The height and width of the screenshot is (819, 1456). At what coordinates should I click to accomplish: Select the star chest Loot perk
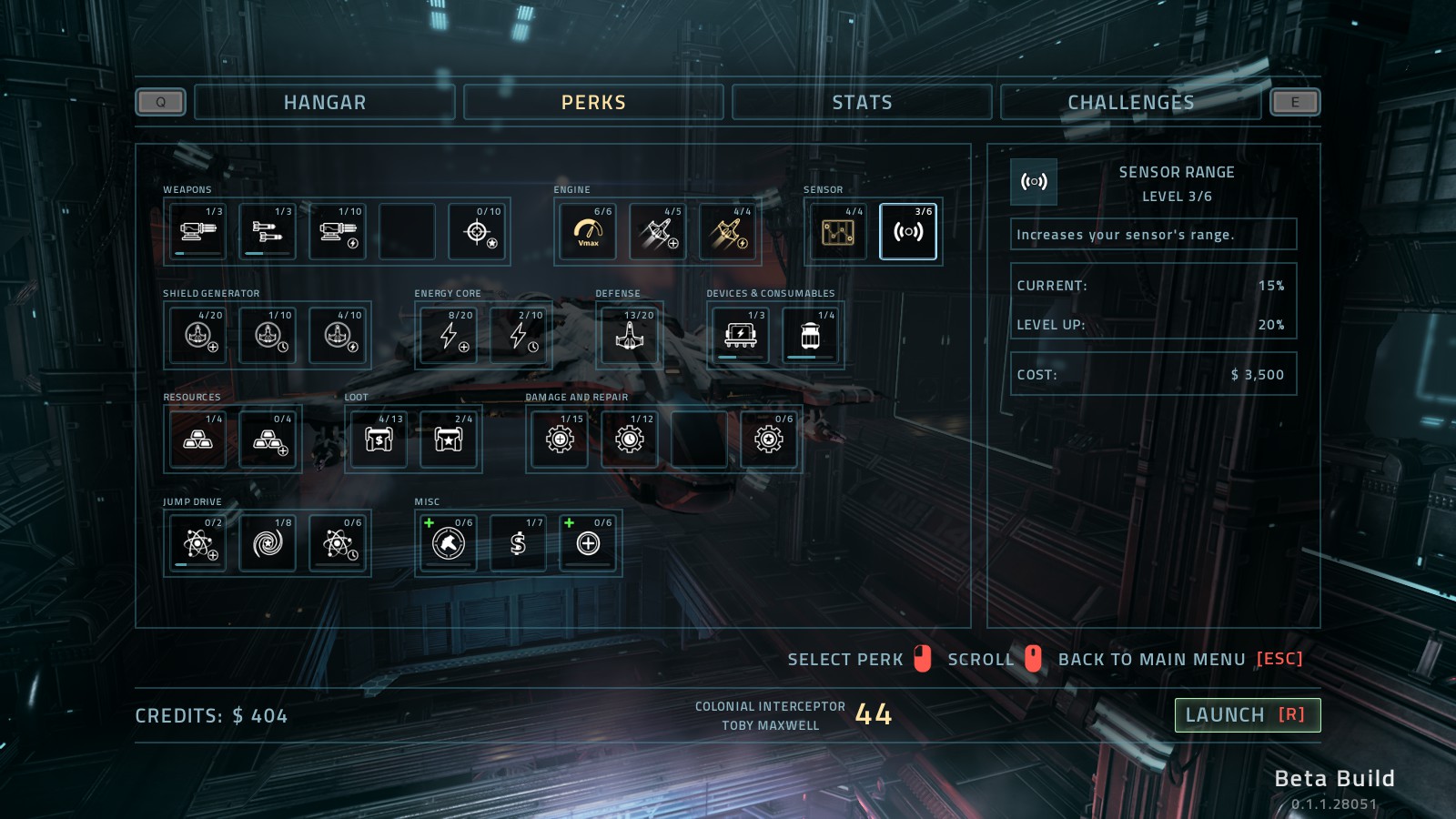click(x=449, y=440)
